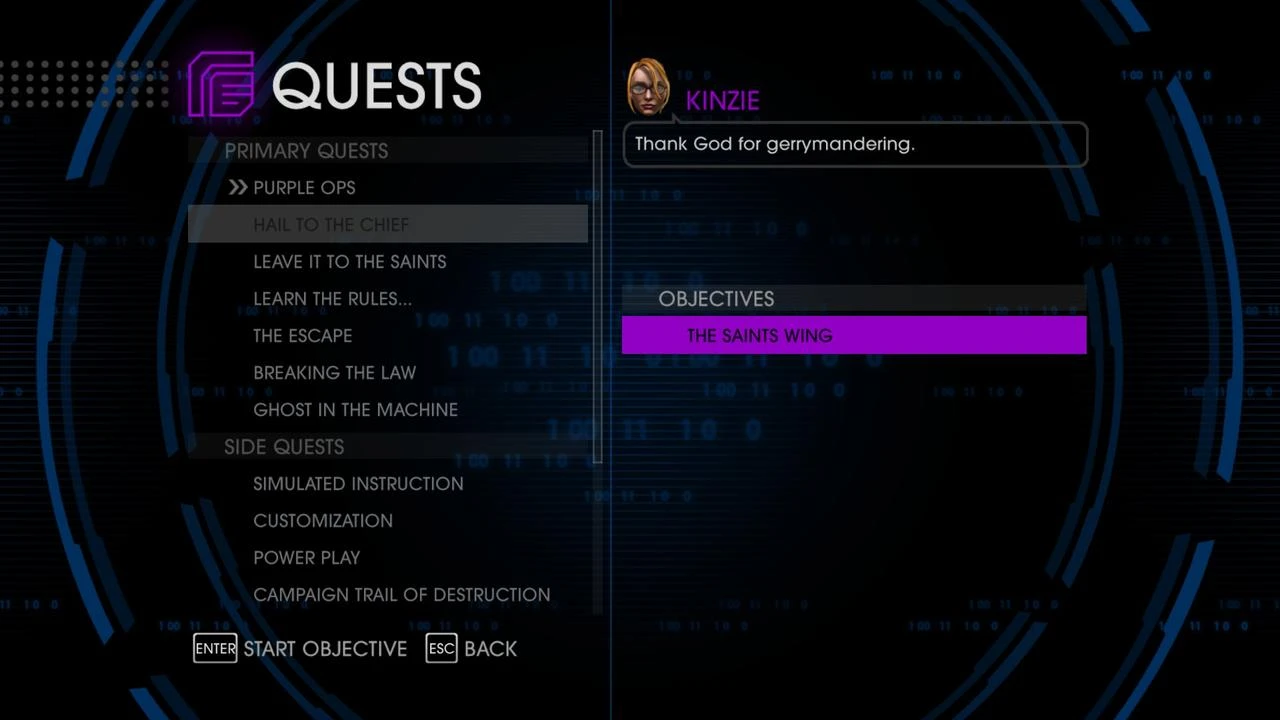Expand the SIDE QUESTS section
This screenshot has width=1280, height=720.
click(x=284, y=447)
